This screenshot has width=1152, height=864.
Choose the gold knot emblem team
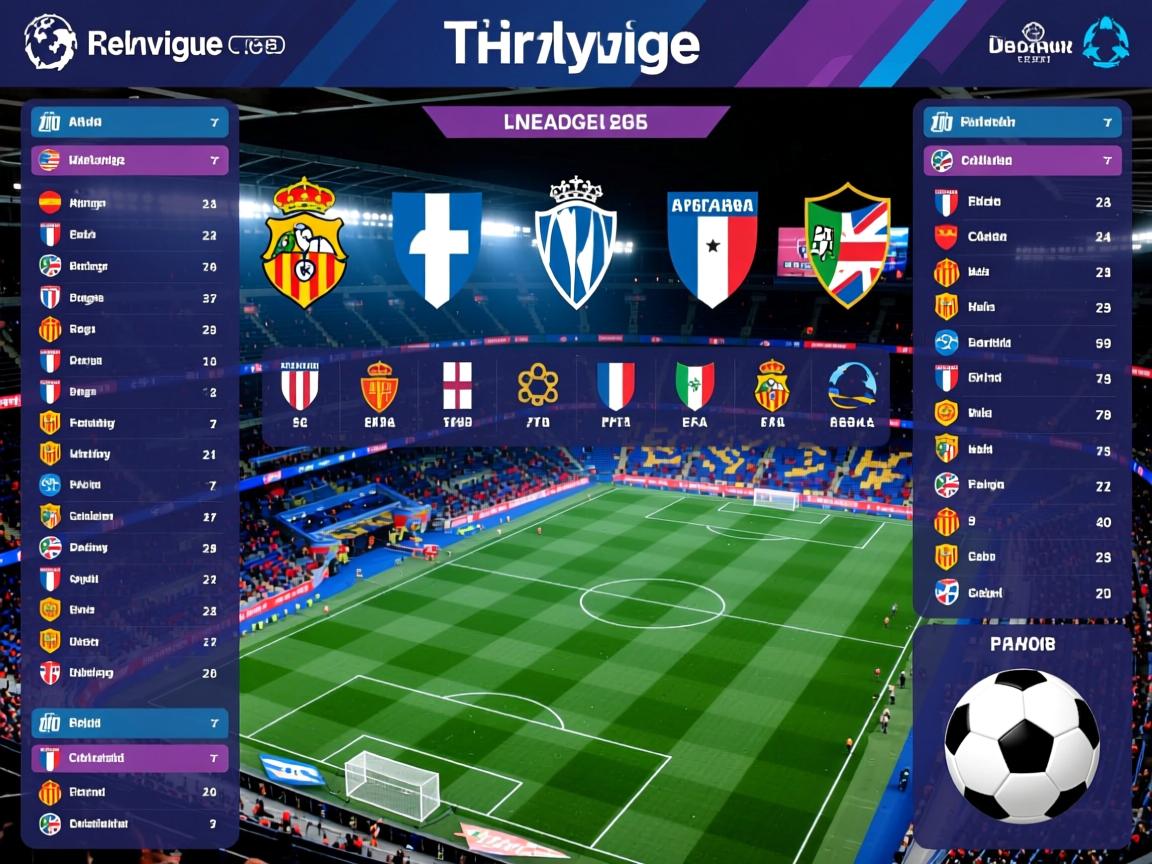538,394
